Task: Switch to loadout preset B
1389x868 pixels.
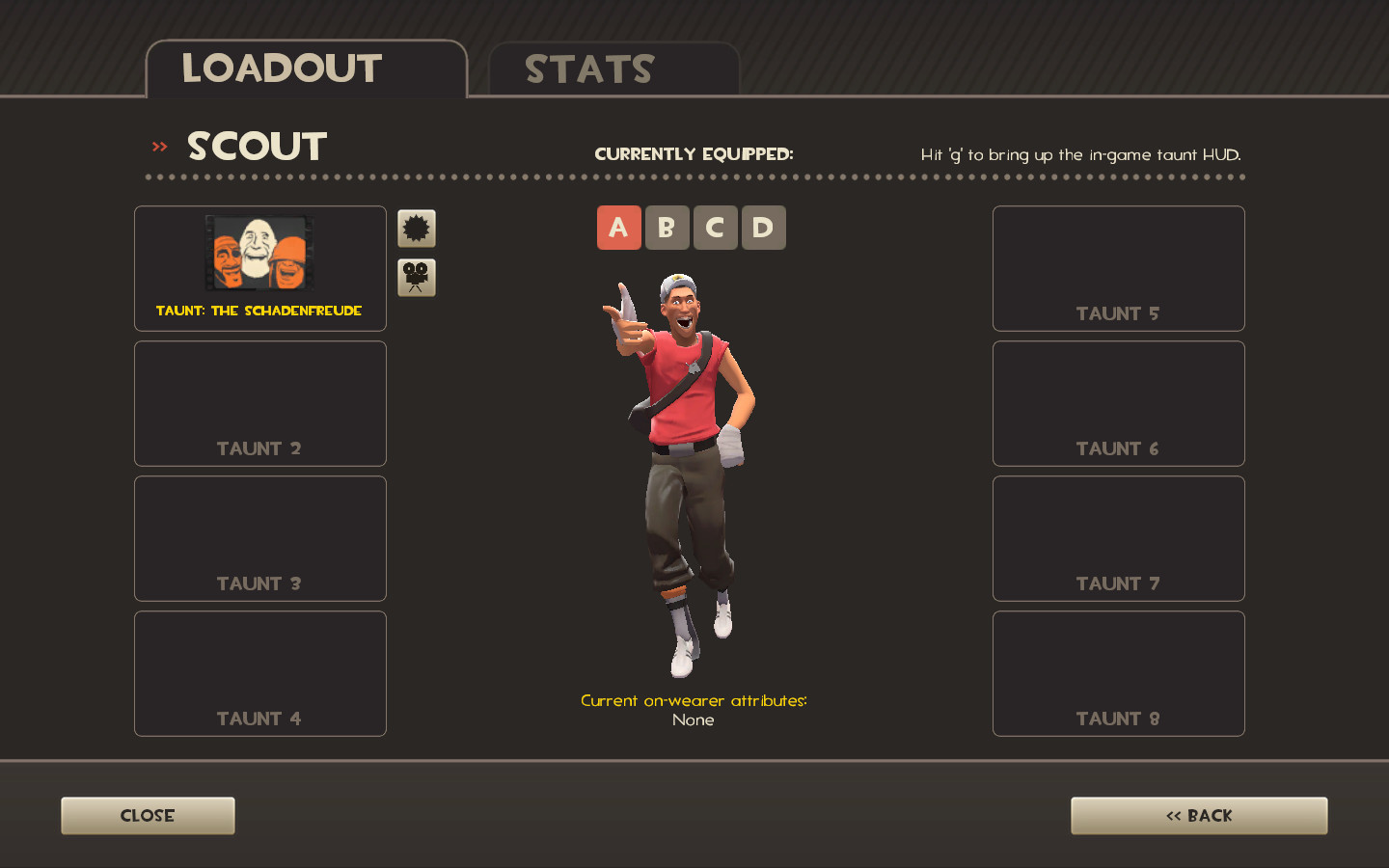Action: coord(667,228)
